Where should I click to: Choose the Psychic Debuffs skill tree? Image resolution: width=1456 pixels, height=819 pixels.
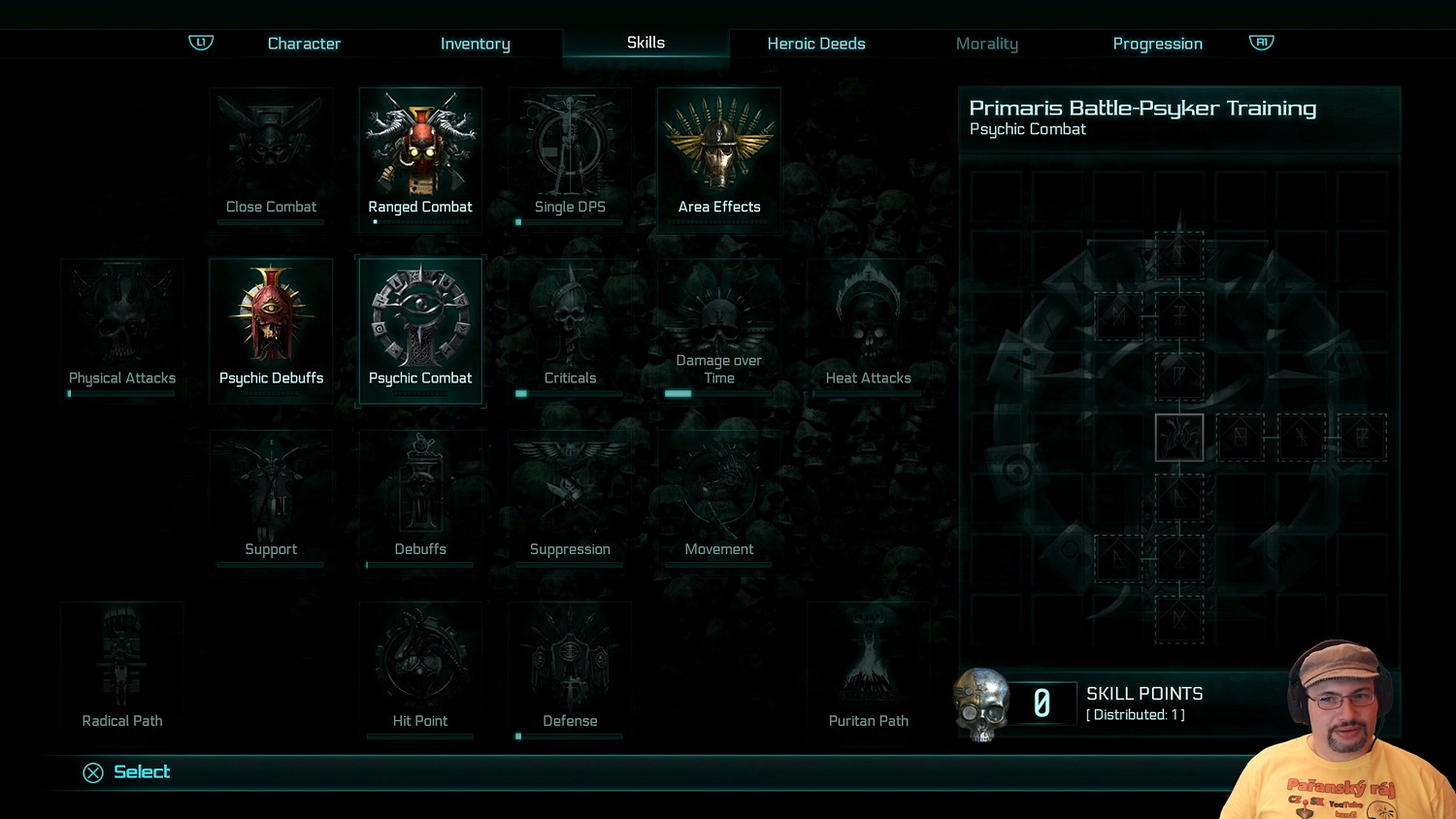point(271,327)
